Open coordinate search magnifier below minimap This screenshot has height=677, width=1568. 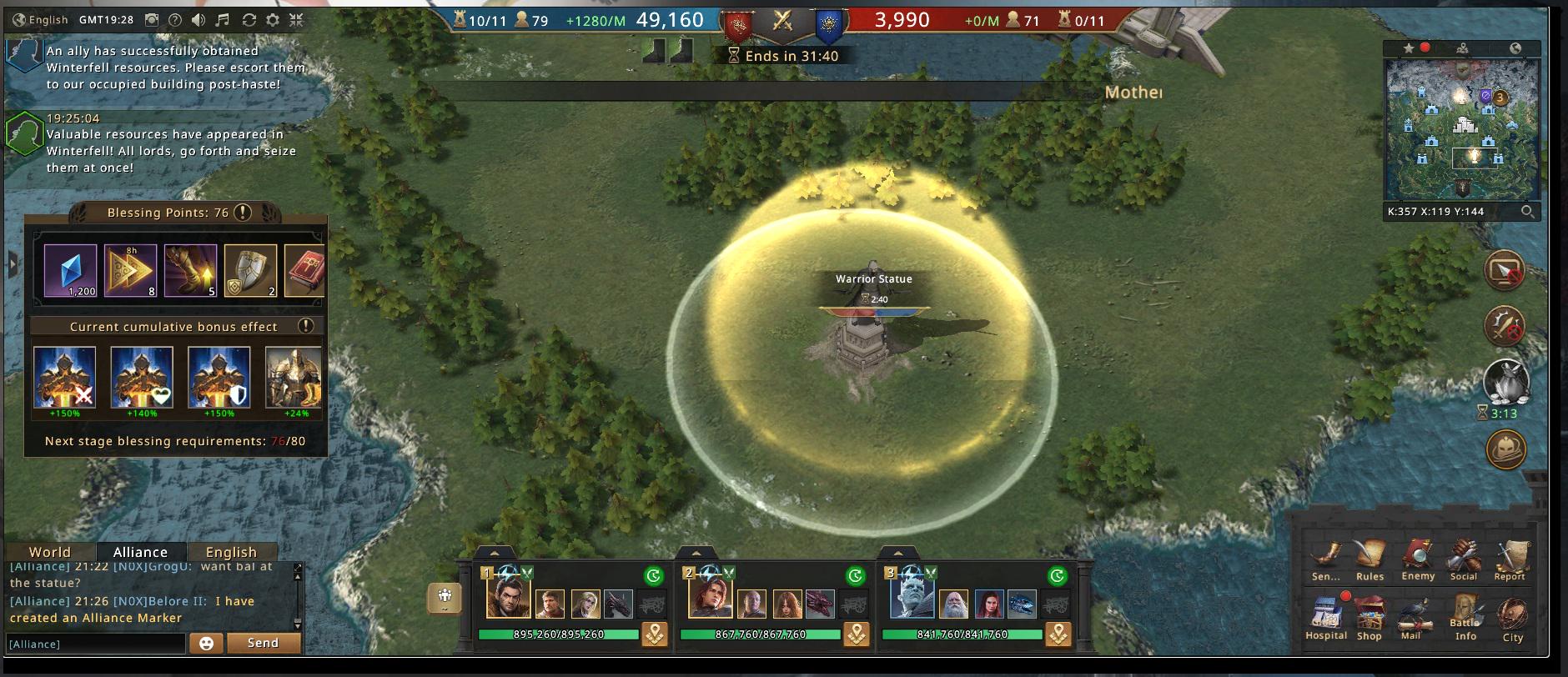1527,212
